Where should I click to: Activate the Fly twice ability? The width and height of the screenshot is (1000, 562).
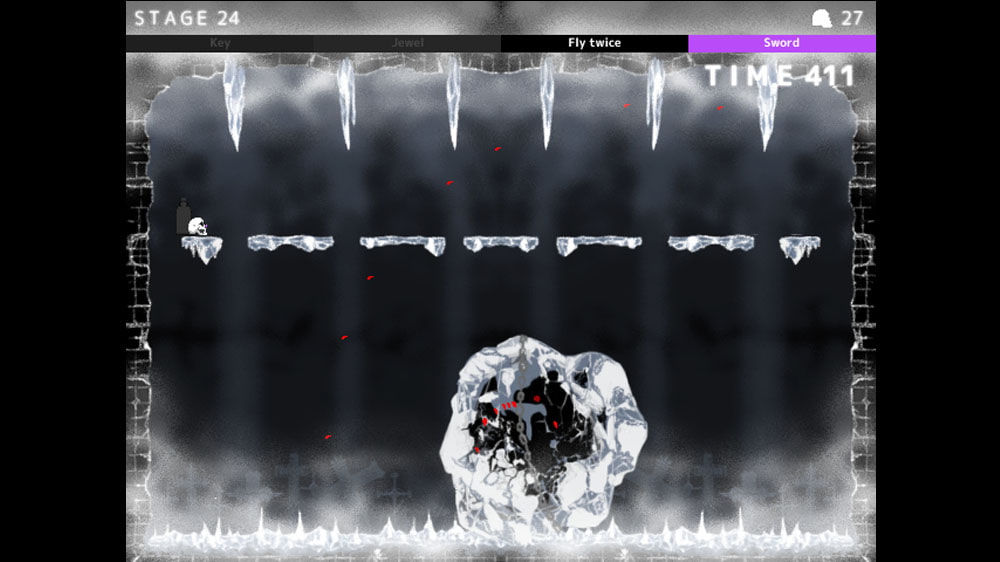pos(594,44)
